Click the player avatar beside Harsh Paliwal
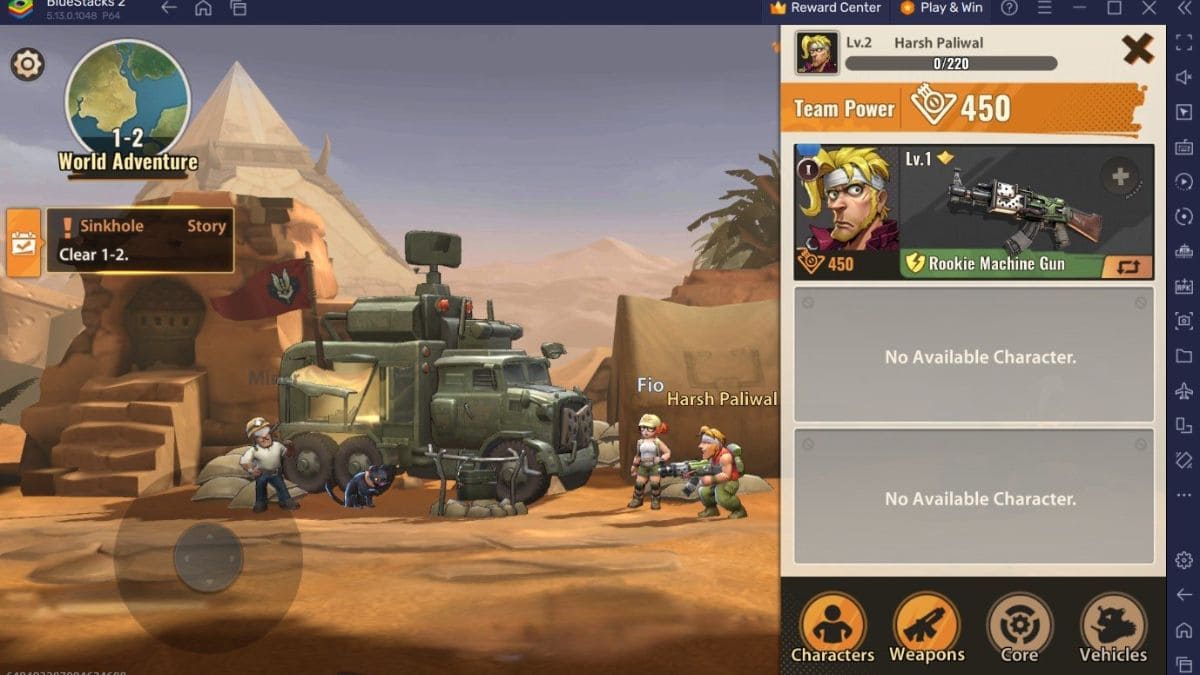Screen dimensions: 1200x675 click(x=817, y=53)
